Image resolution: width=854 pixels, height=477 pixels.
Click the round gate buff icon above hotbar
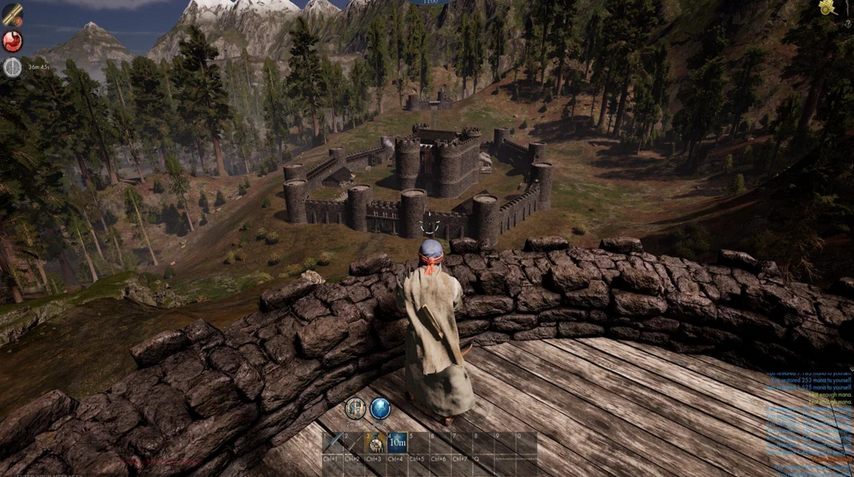pos(355,408)
